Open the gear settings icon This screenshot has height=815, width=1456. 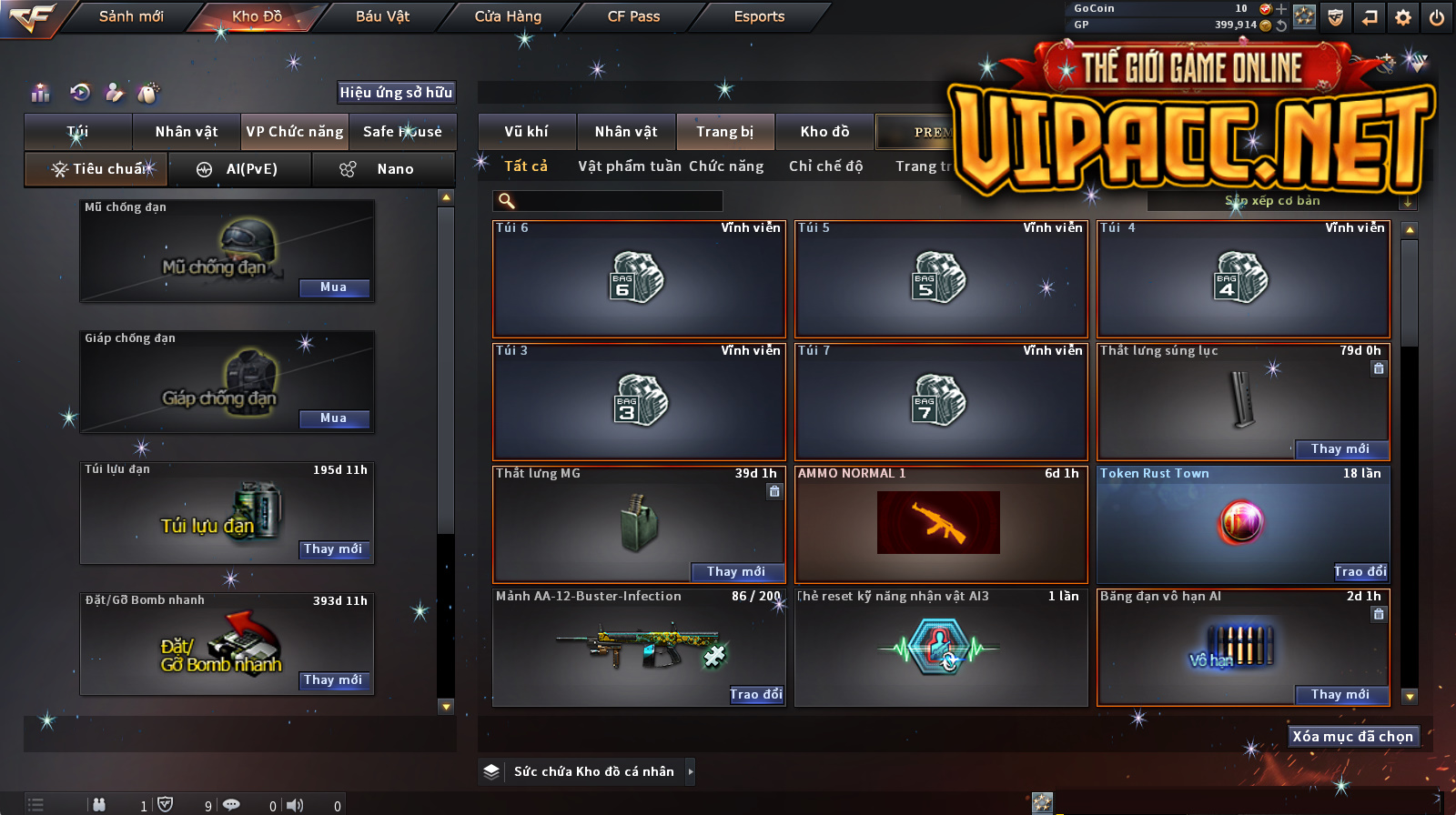1403,17
